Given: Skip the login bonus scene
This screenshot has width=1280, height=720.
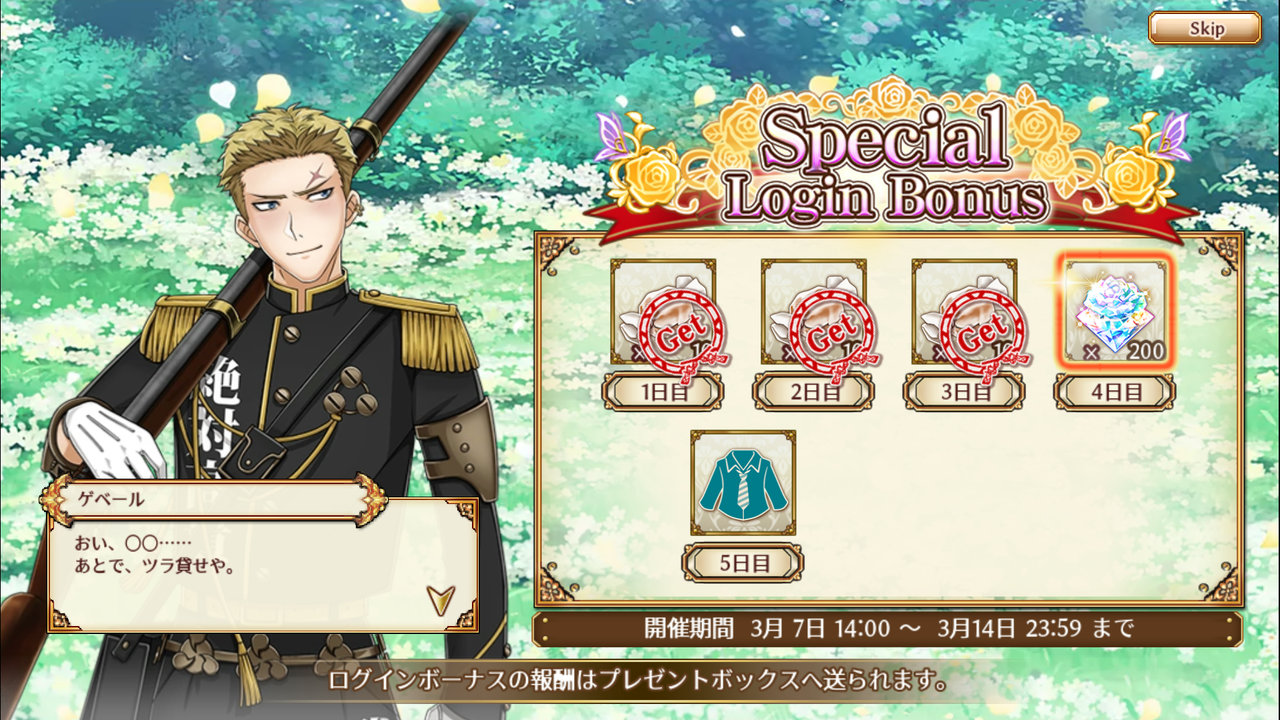Looking at the screenshot, I should [1204, 28].
